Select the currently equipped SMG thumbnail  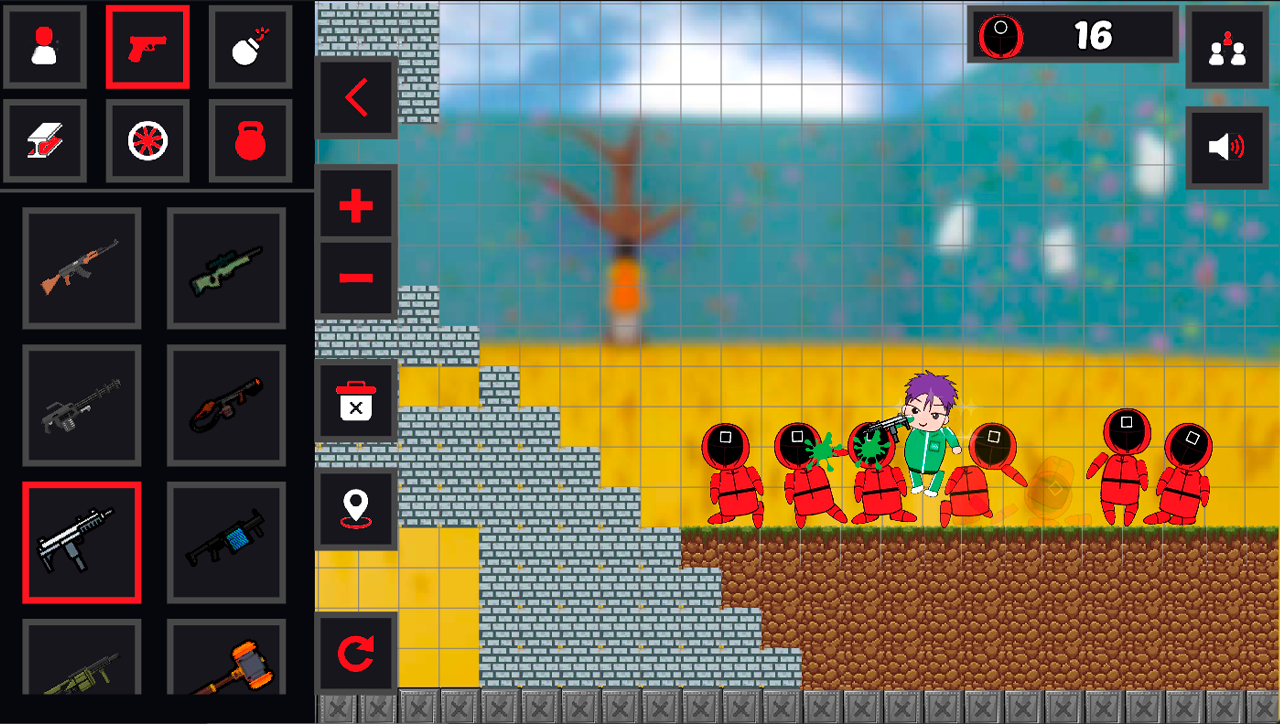coord(82,542)
